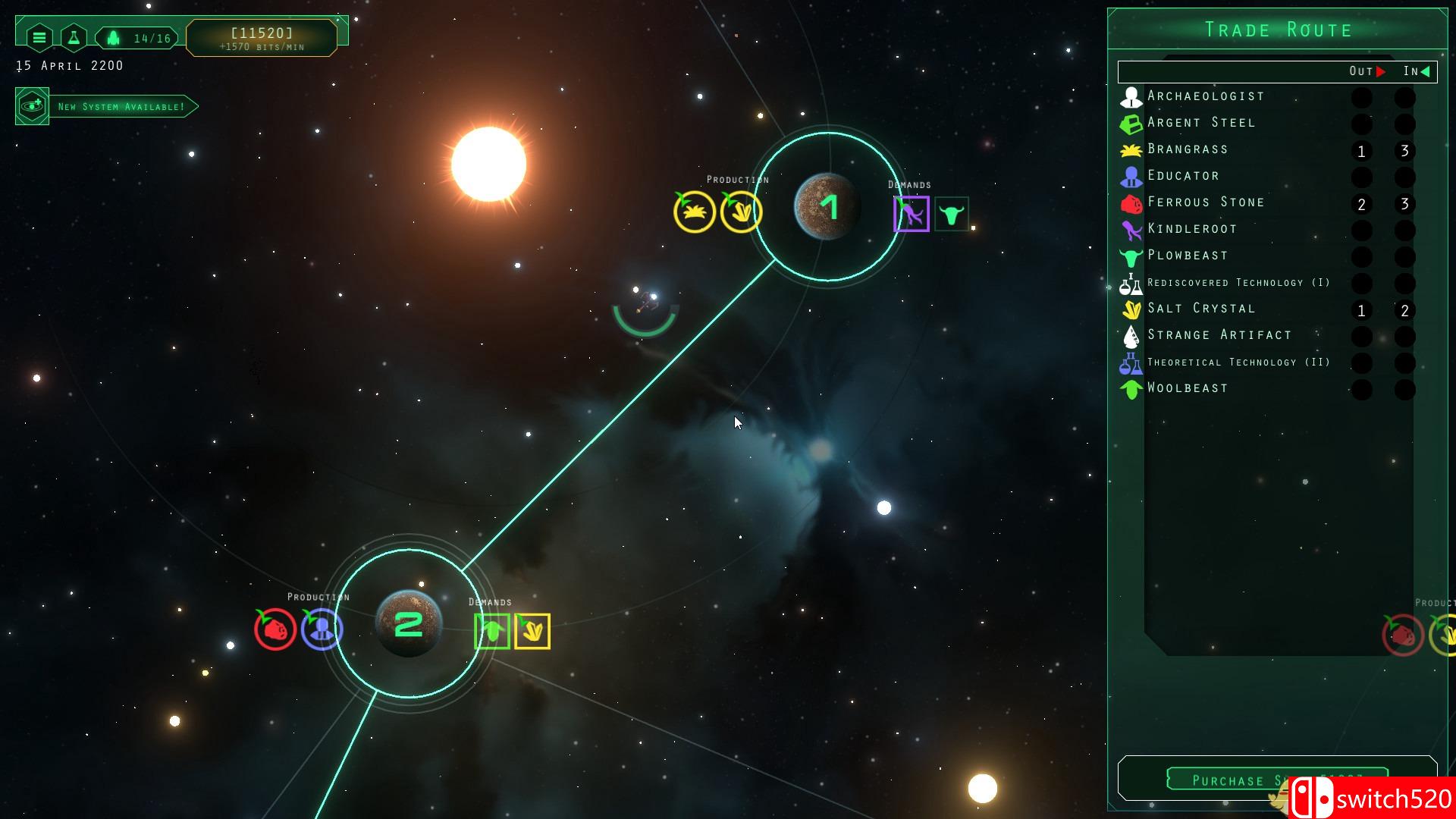Choose the Woolbeast trade row
The height and width of the screenshot is (819, 1456).
tap(1188, 388)
